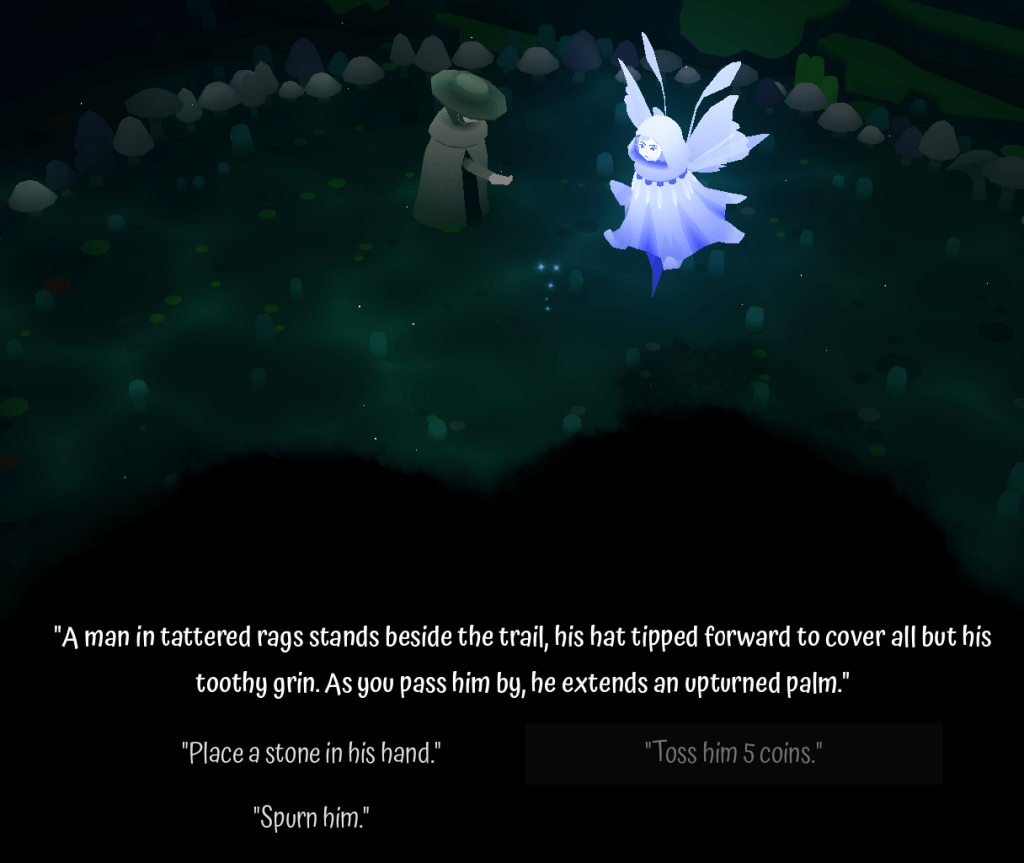Choose "Place a stone in his hand."
The image size is (1024, 863).
tap(311, 753)
